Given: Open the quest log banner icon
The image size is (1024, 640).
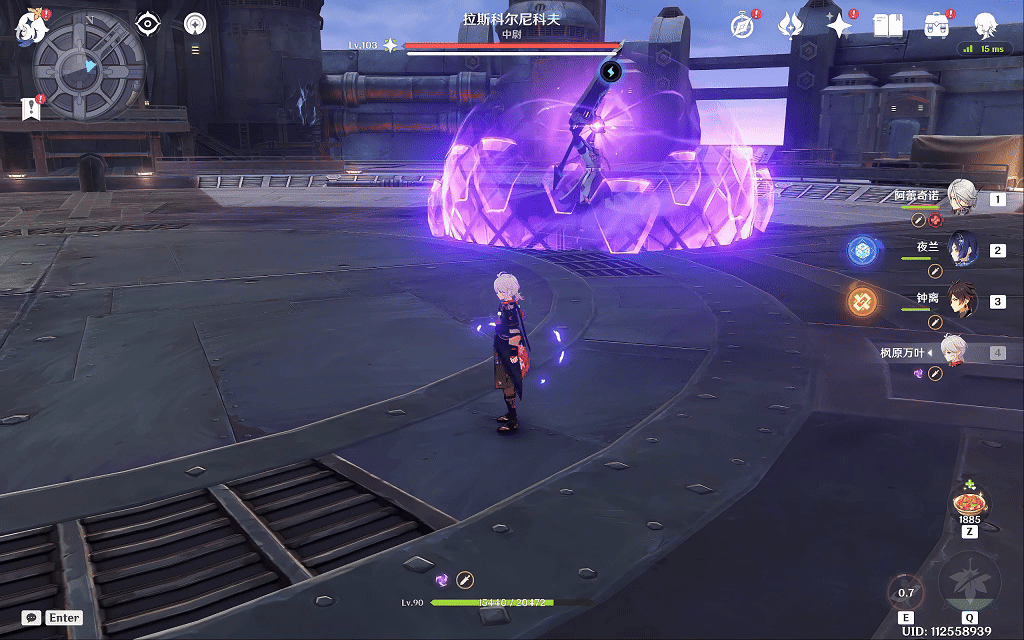Looking at the screenshot, I should (x=30, y=110).
